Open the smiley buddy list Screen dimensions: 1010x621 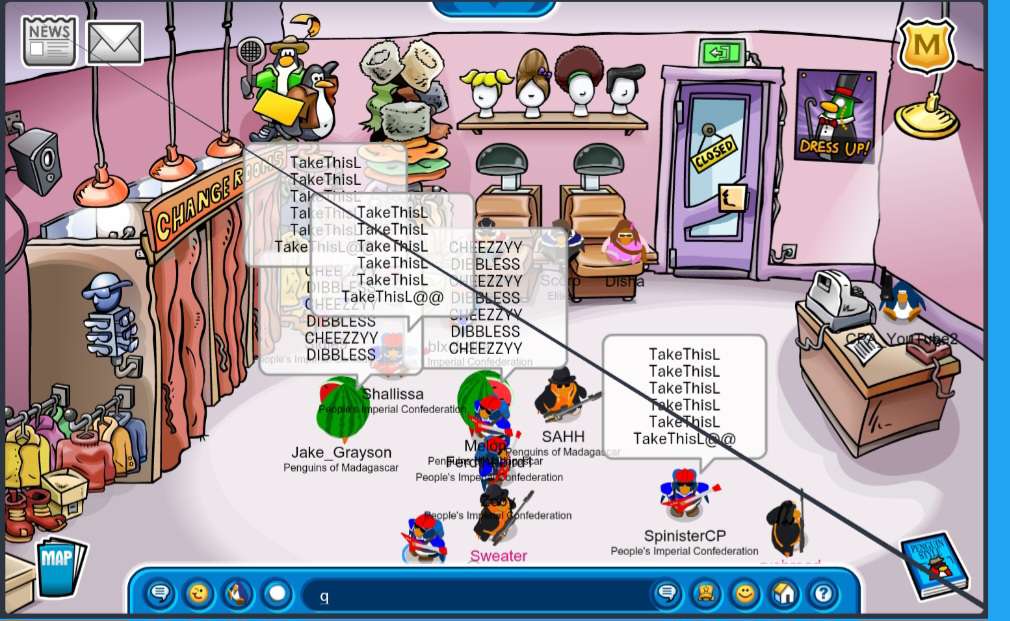pyautogui.click(x=745, y=594)
